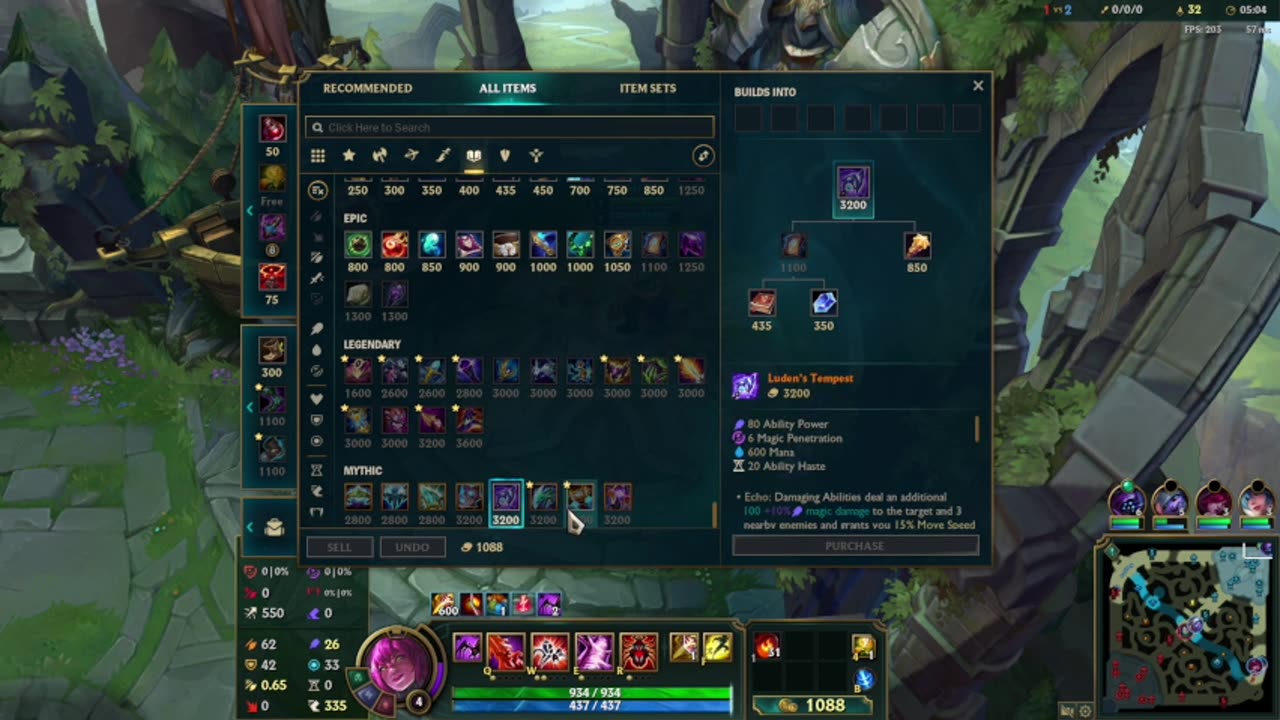This screenshot has width=1280, height=720.
Task: Open the Item Sets tab
Action: [x=648, y=88]
